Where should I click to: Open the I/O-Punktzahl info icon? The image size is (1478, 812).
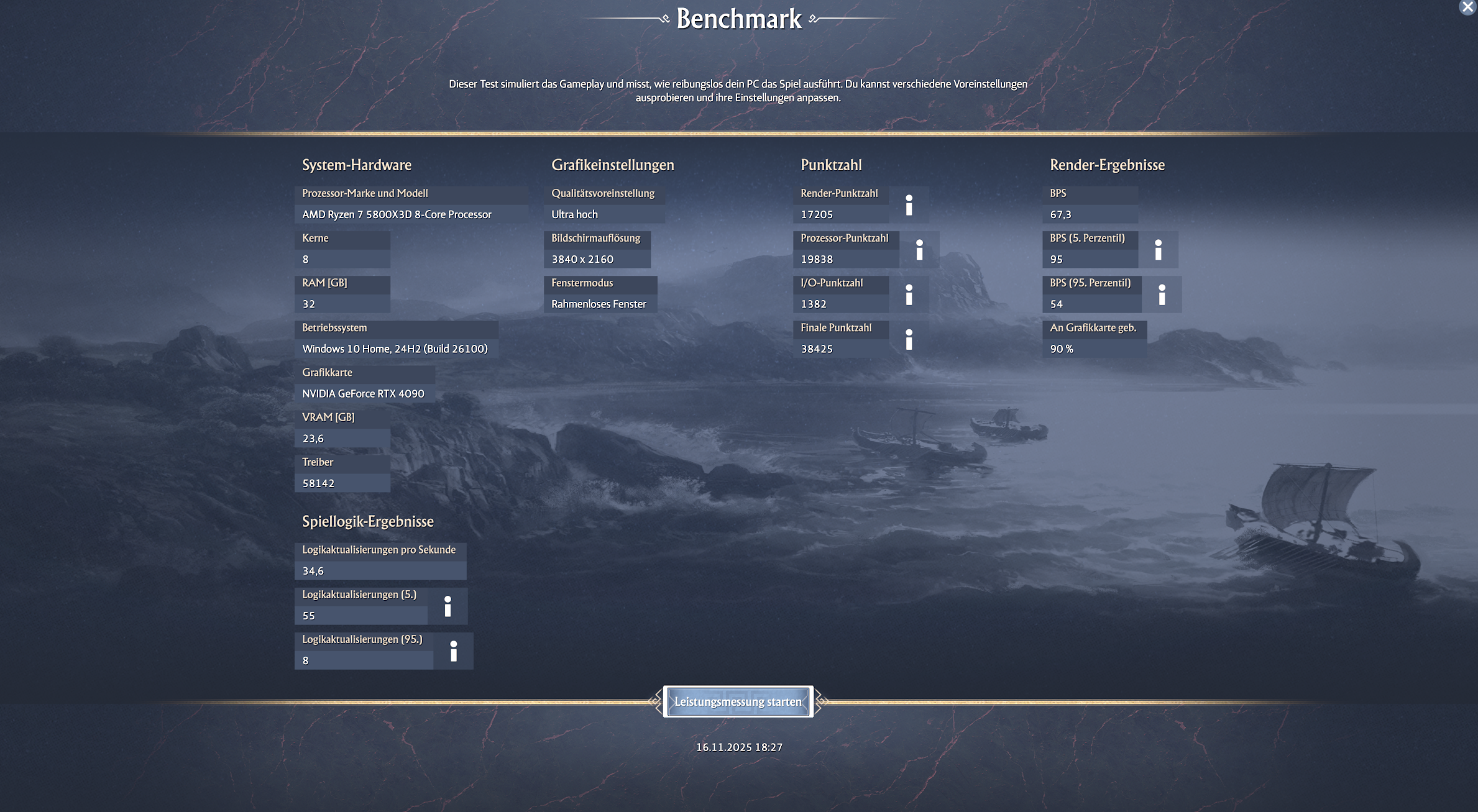click(910, 294)
